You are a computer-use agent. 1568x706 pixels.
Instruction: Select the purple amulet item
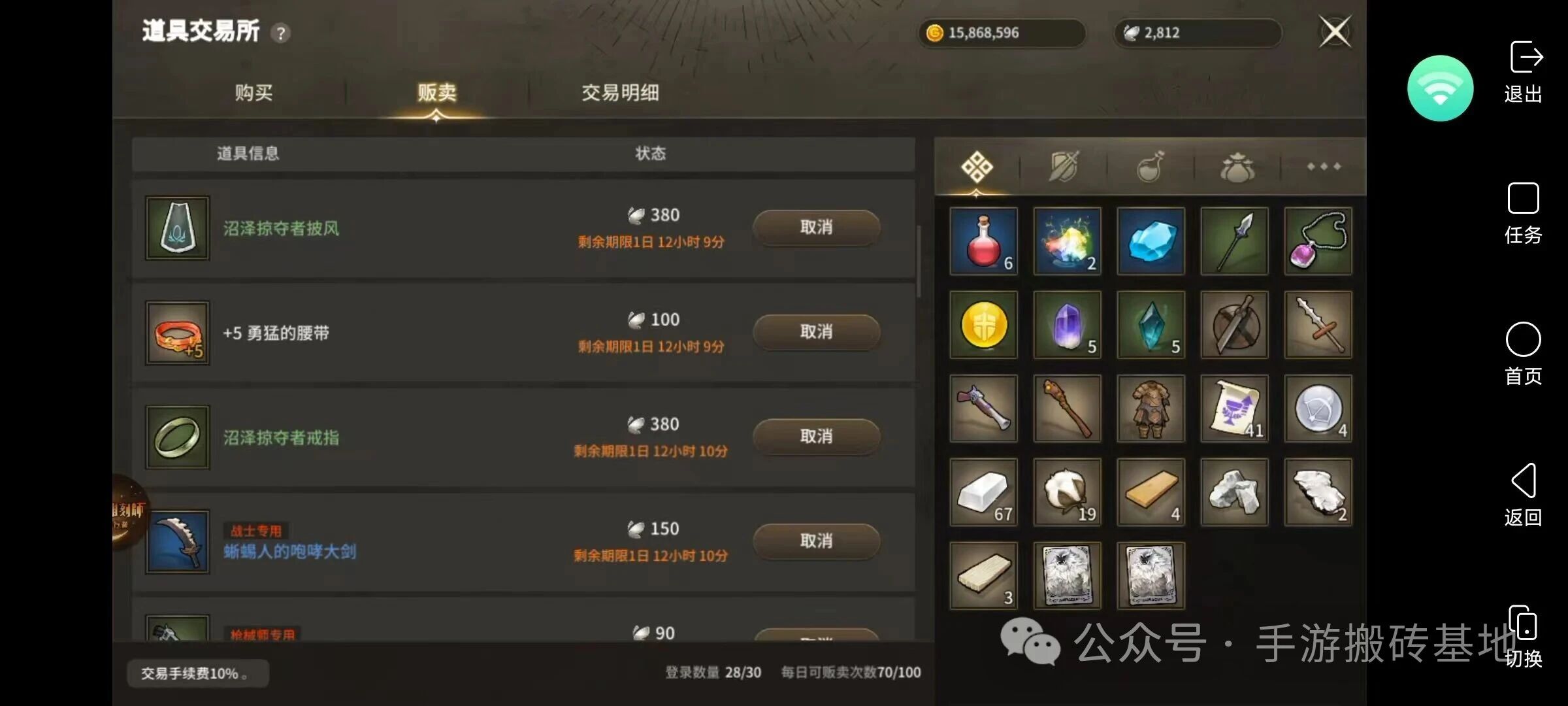coord(1317,241)
